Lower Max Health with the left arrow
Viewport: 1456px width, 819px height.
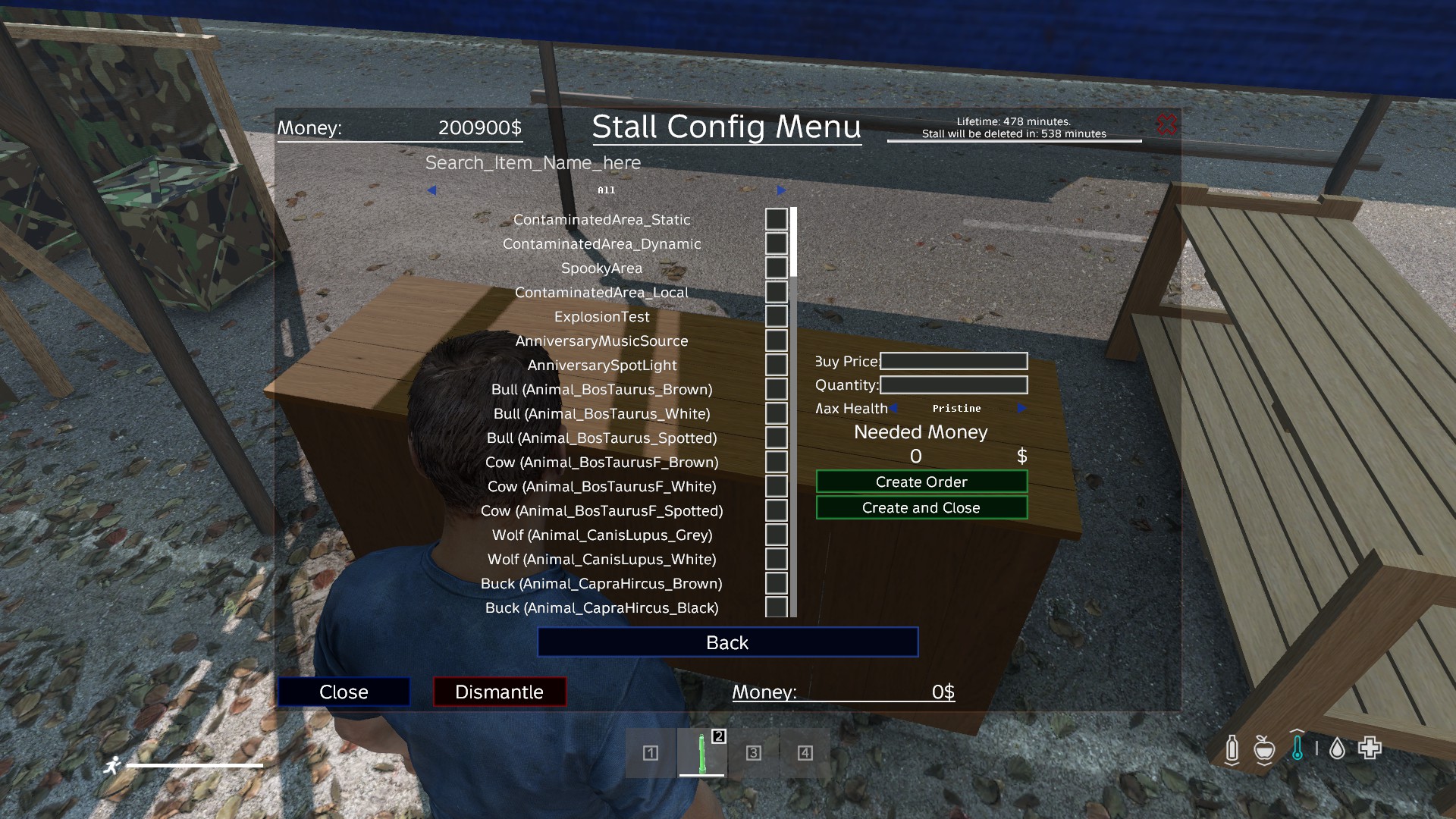[x=894, y=408]
